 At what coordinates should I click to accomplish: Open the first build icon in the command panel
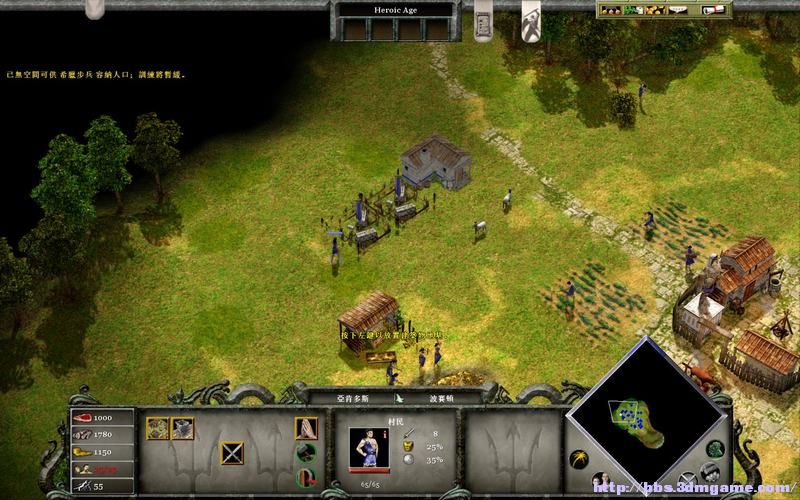click(x=157, y=428)
